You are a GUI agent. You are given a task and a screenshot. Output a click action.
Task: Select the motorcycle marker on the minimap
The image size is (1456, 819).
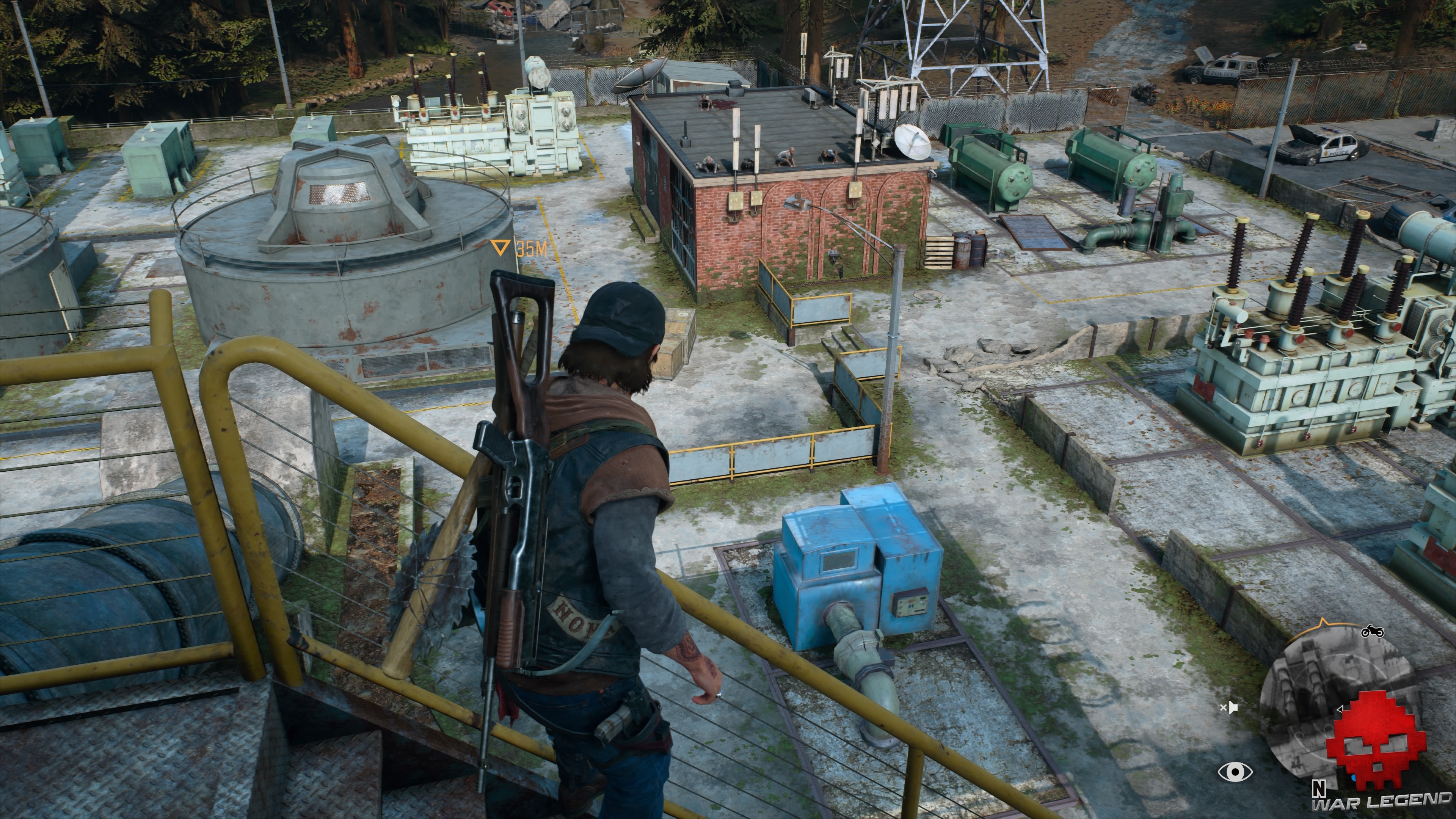[1372, 631]
